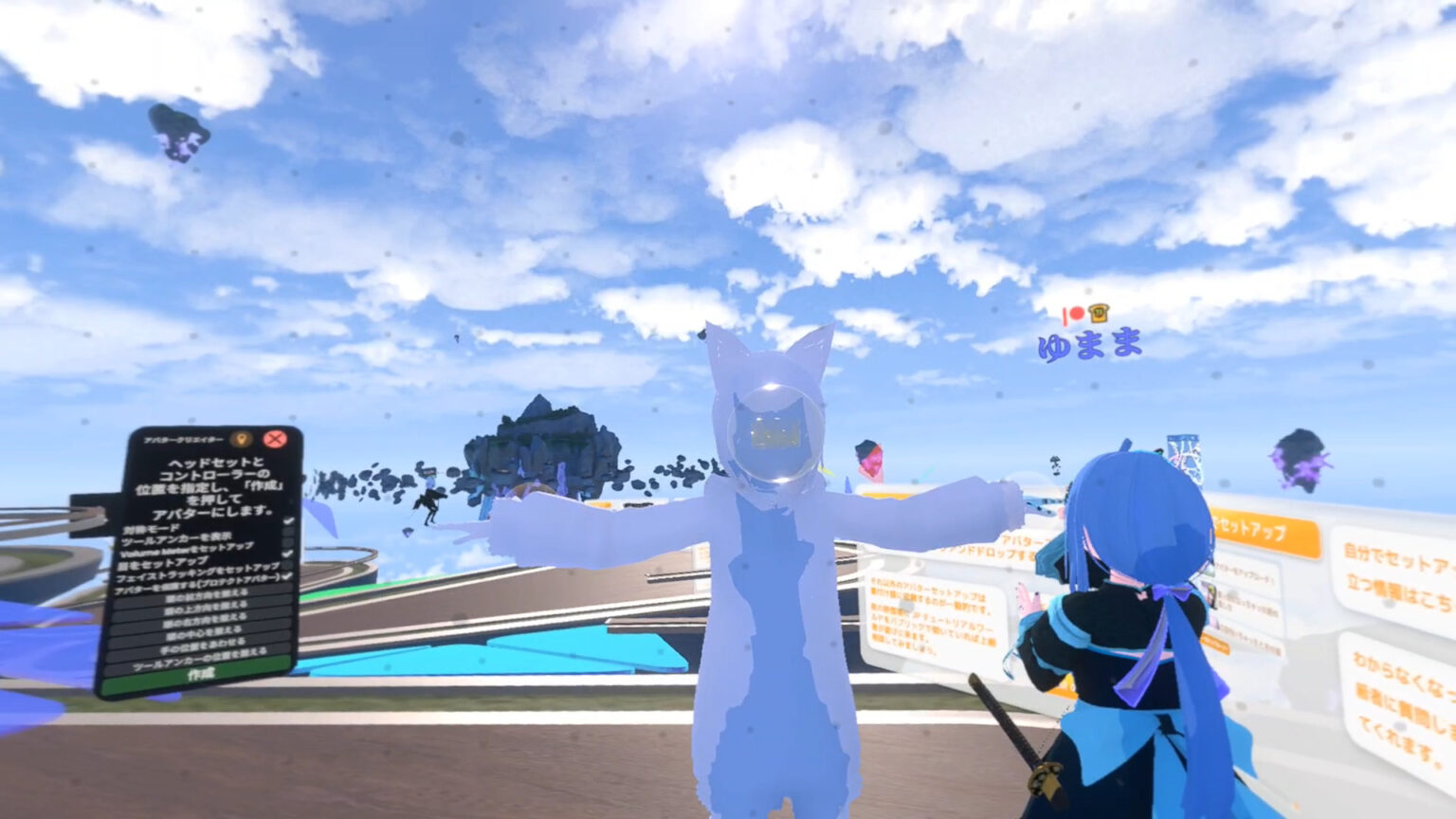
Task: Click the pin icon on the Avatar Creator panel header
Action: (x=242, y=440)
